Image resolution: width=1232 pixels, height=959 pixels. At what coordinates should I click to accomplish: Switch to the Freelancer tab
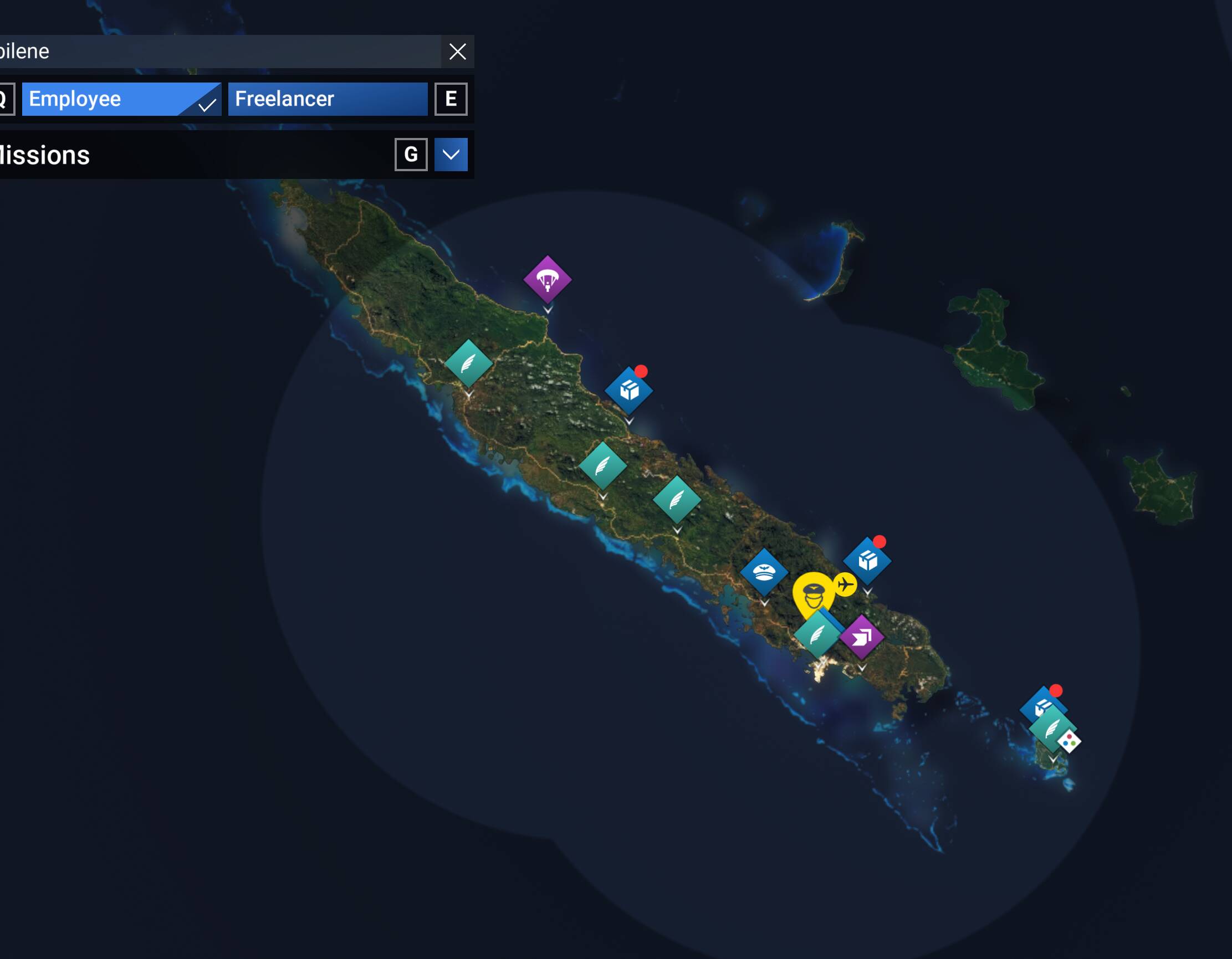[x=327, y=99]
